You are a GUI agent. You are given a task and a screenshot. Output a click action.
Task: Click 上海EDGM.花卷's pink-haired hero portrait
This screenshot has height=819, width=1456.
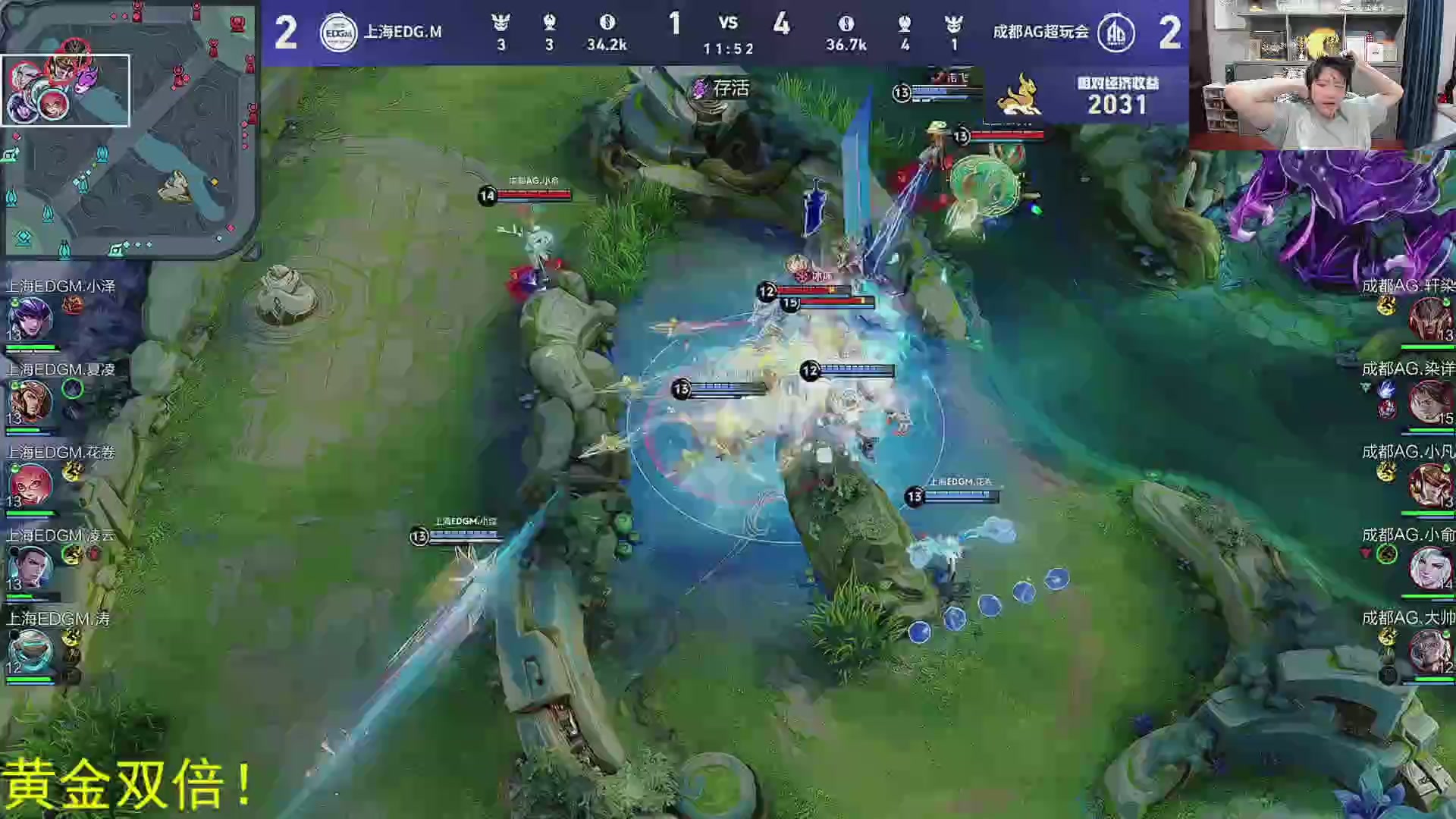30,484
